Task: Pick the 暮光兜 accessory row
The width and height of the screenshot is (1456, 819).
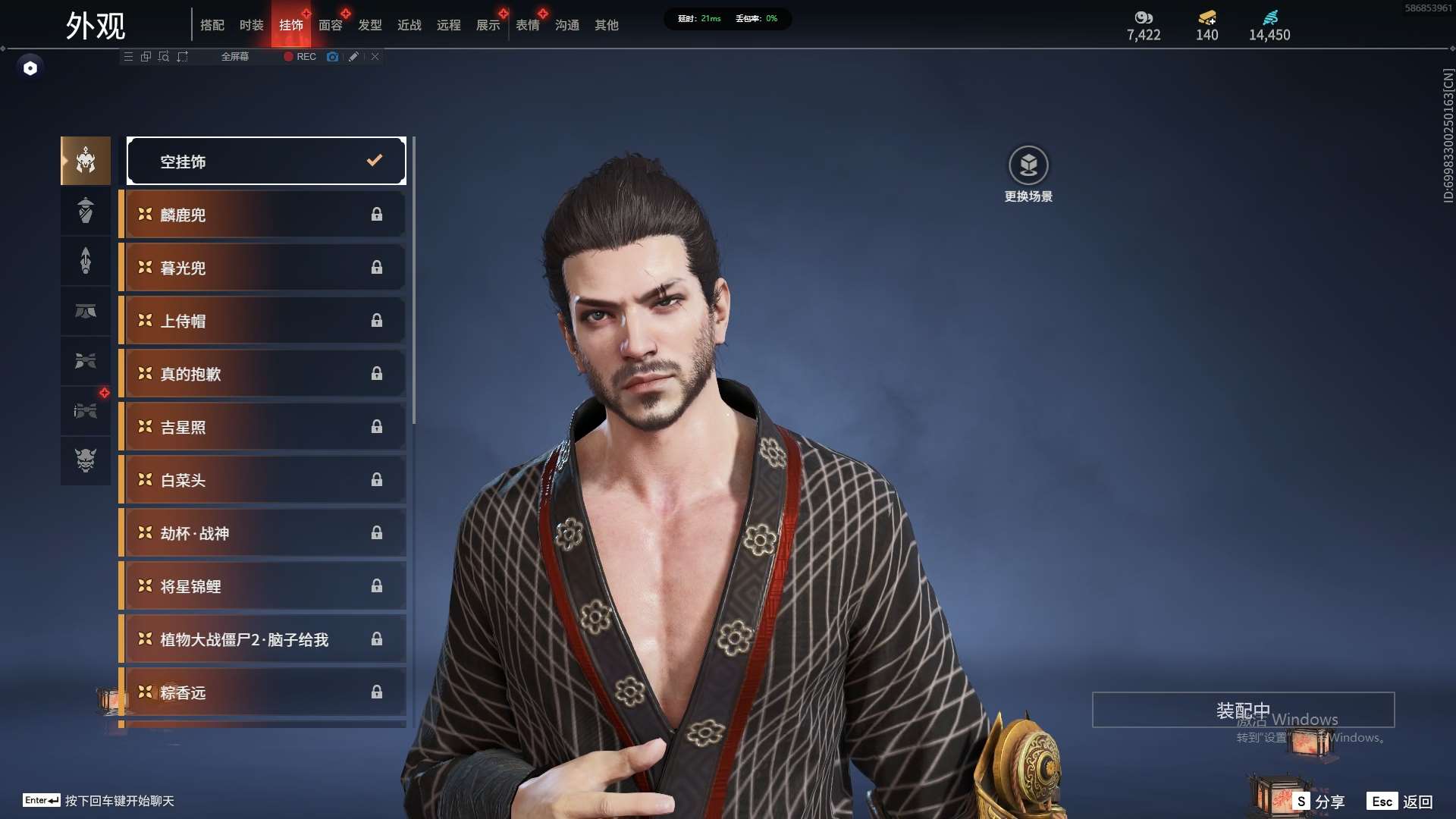Action: click(262, 268)
